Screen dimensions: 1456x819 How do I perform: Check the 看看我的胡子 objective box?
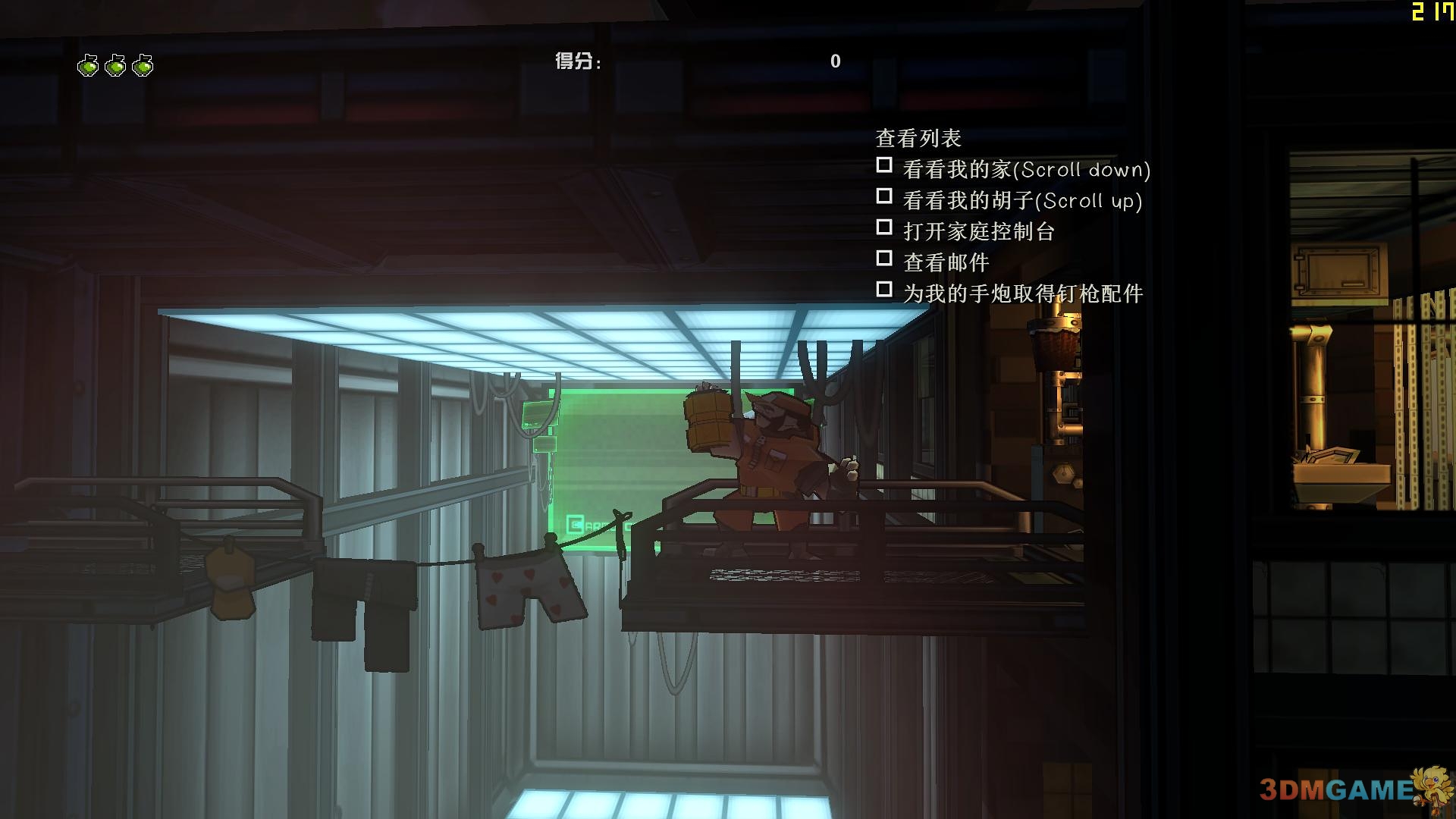(x=883, y=196)
